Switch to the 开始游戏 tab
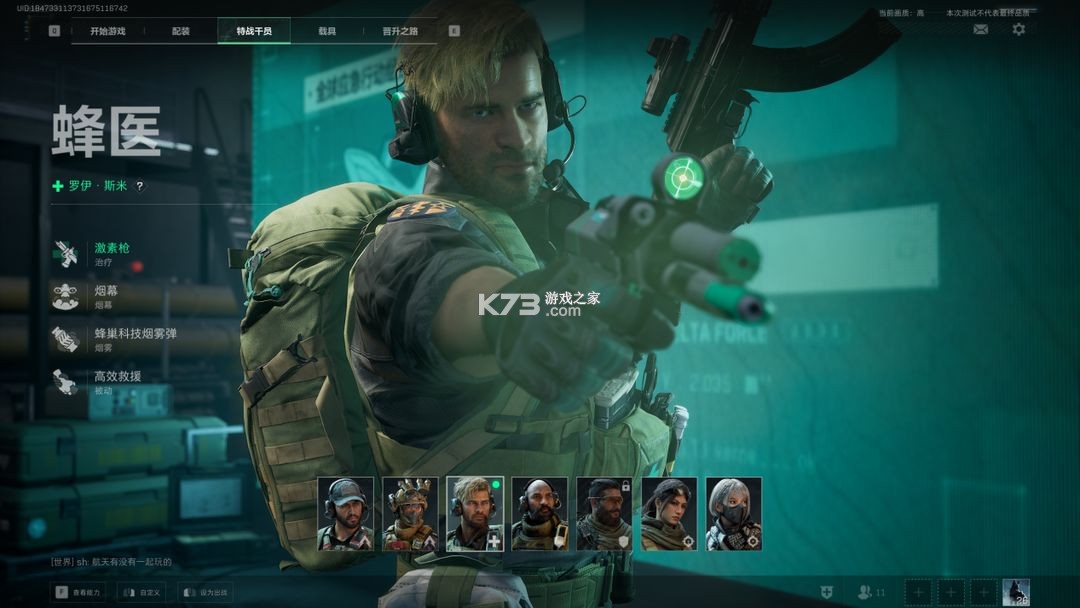The width and height of the screenshot is (1080, 608). 108,31
